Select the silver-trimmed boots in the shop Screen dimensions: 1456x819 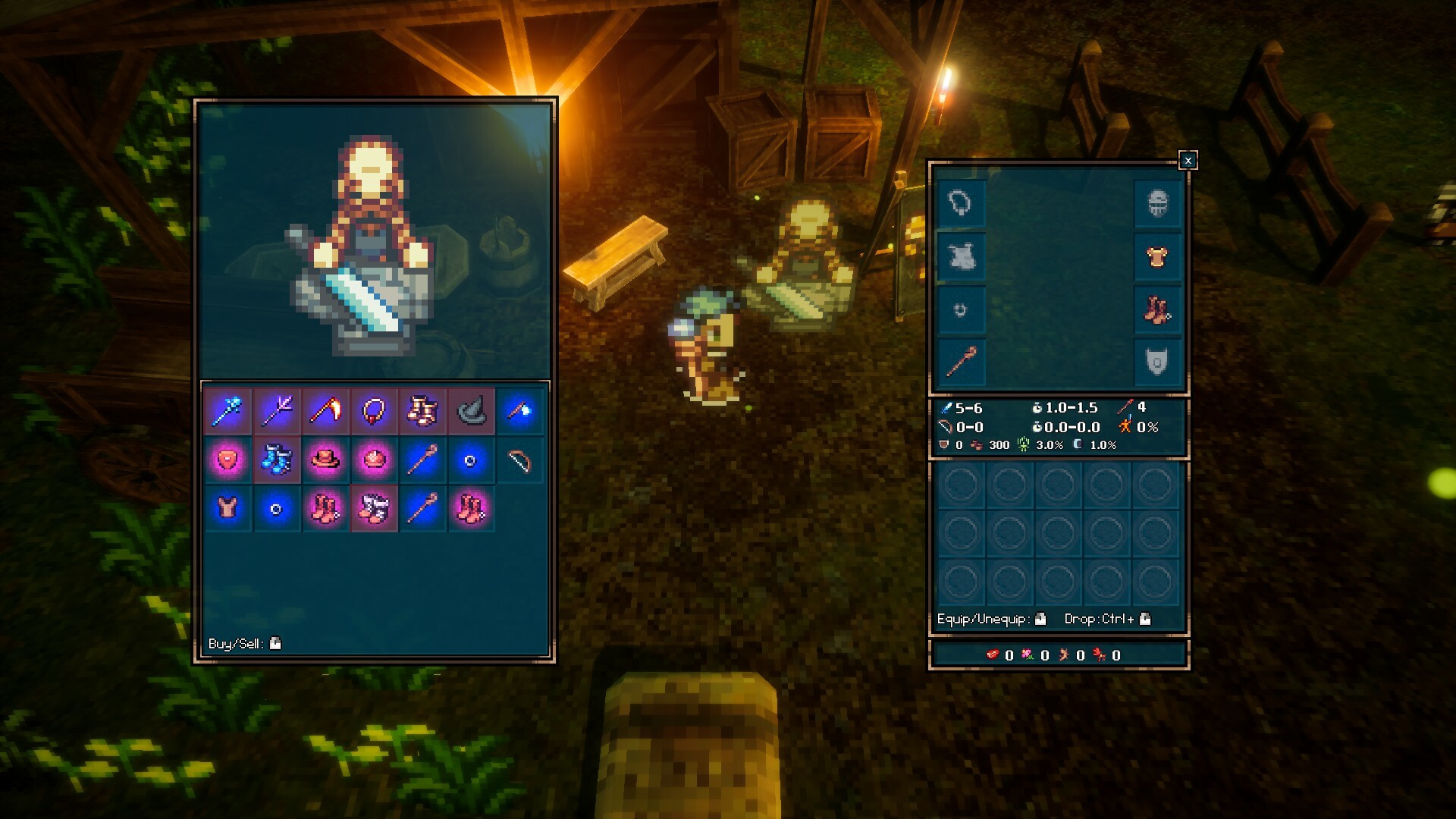pos(373,507)
